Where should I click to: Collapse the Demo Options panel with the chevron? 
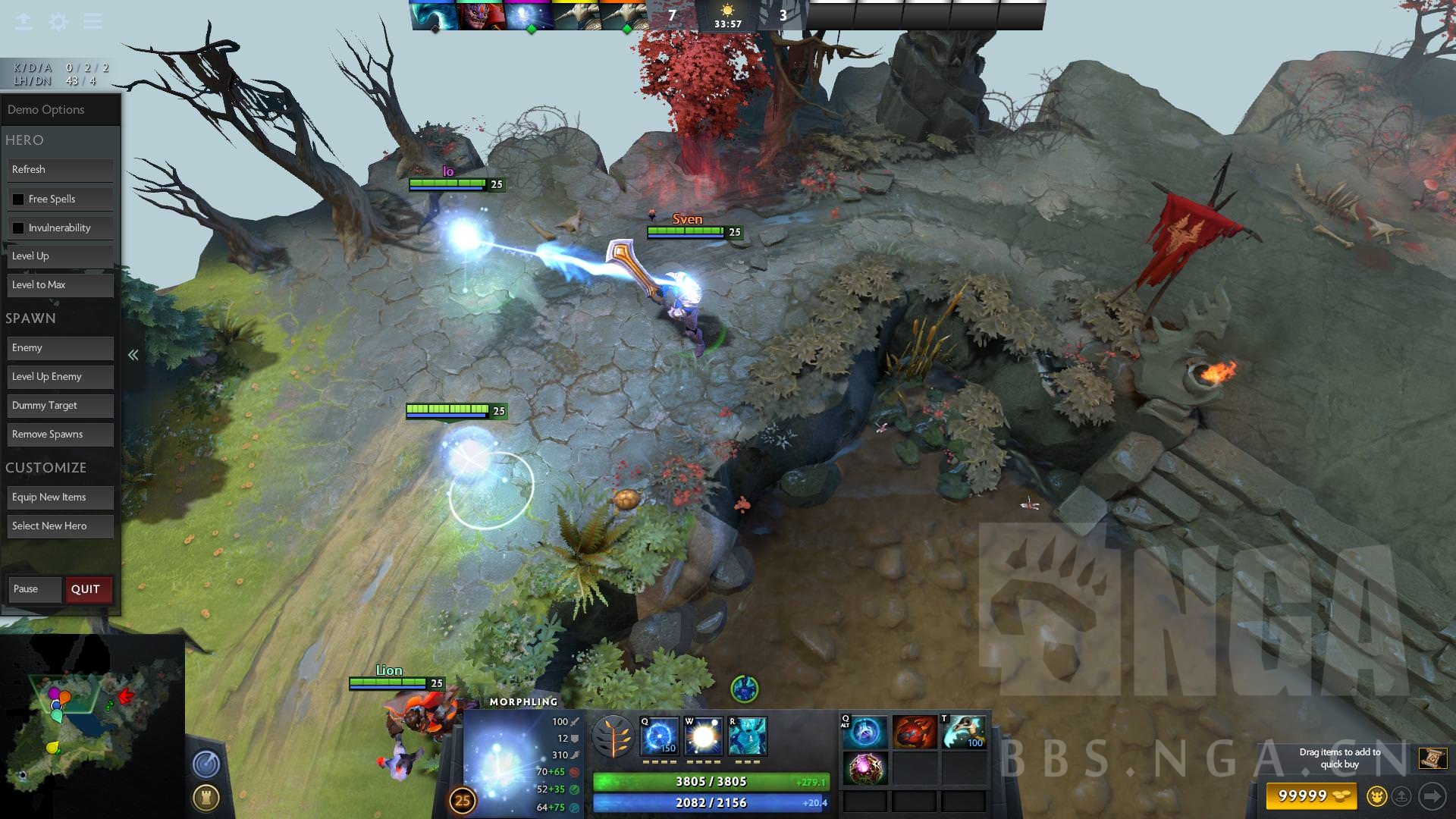pyautogui.click(x=133, y=354)
